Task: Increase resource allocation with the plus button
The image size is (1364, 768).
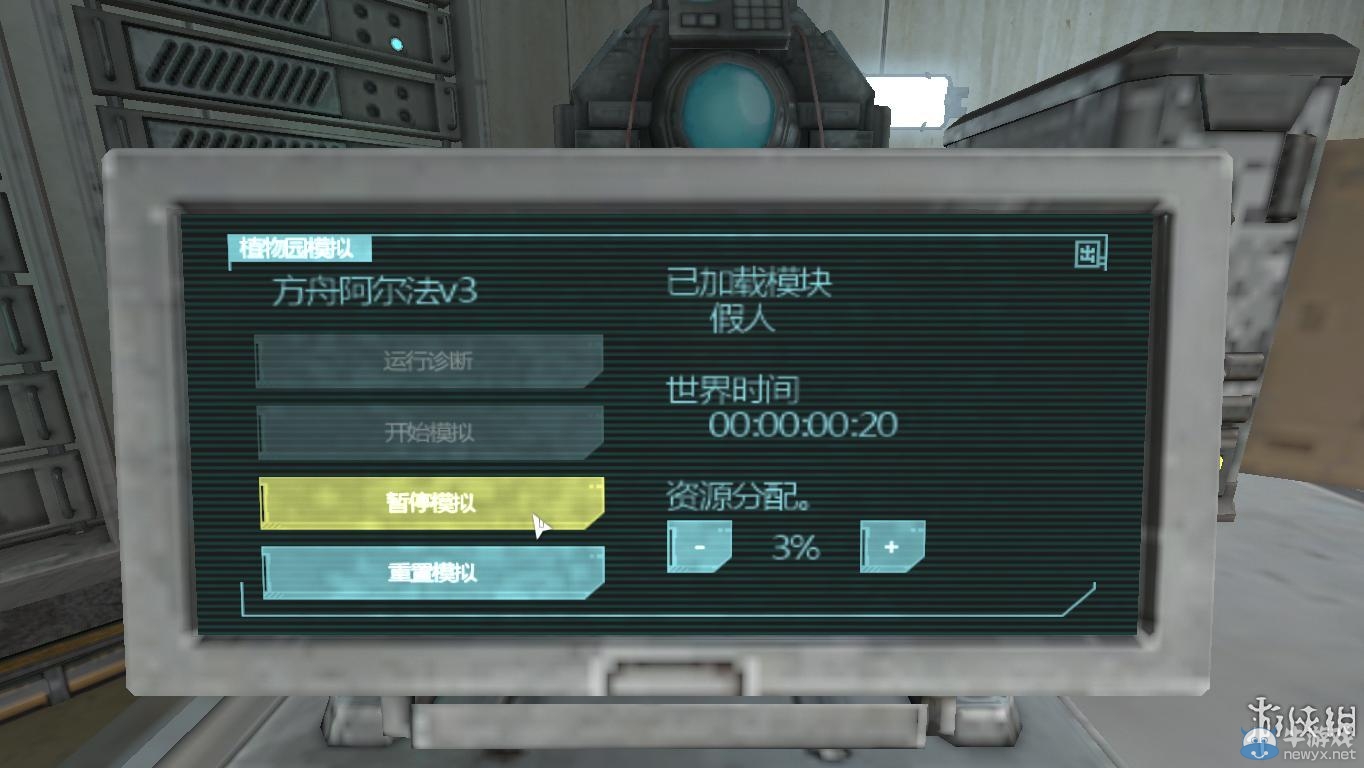Action: coord(889,547)
